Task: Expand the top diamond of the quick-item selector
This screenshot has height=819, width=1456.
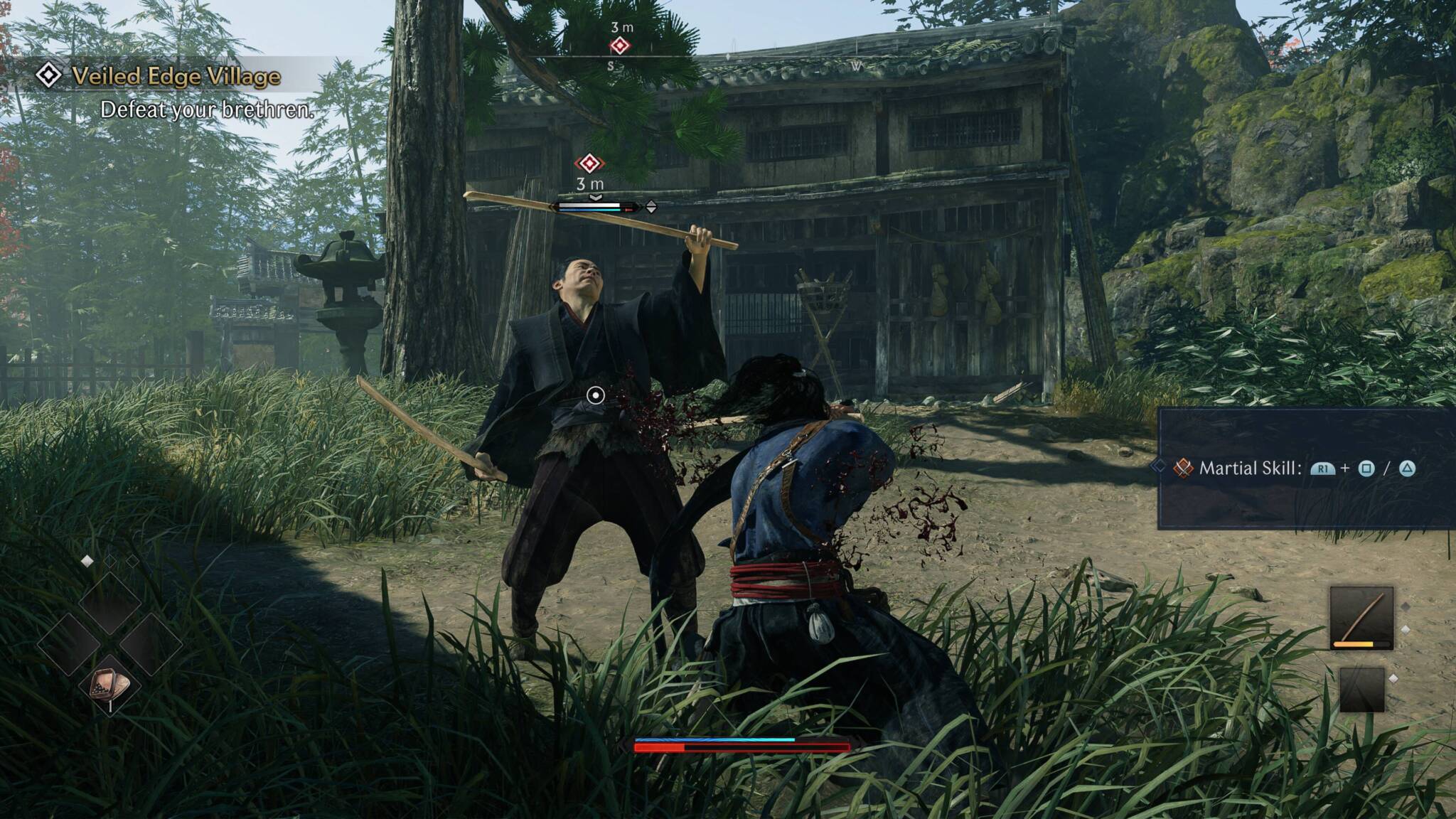Action: [x=112, y=604]
